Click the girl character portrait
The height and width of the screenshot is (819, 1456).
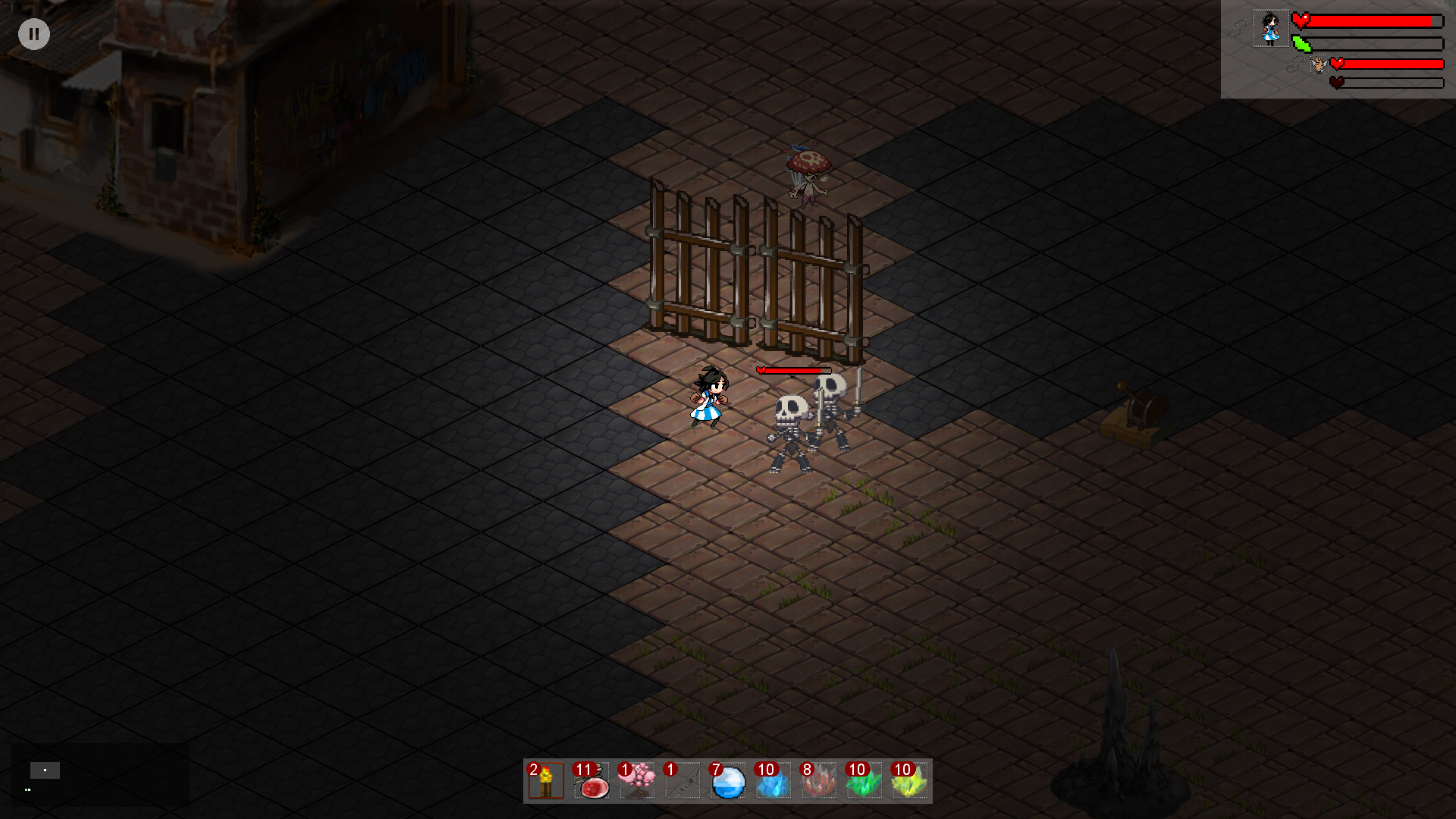click(1270, 29)
